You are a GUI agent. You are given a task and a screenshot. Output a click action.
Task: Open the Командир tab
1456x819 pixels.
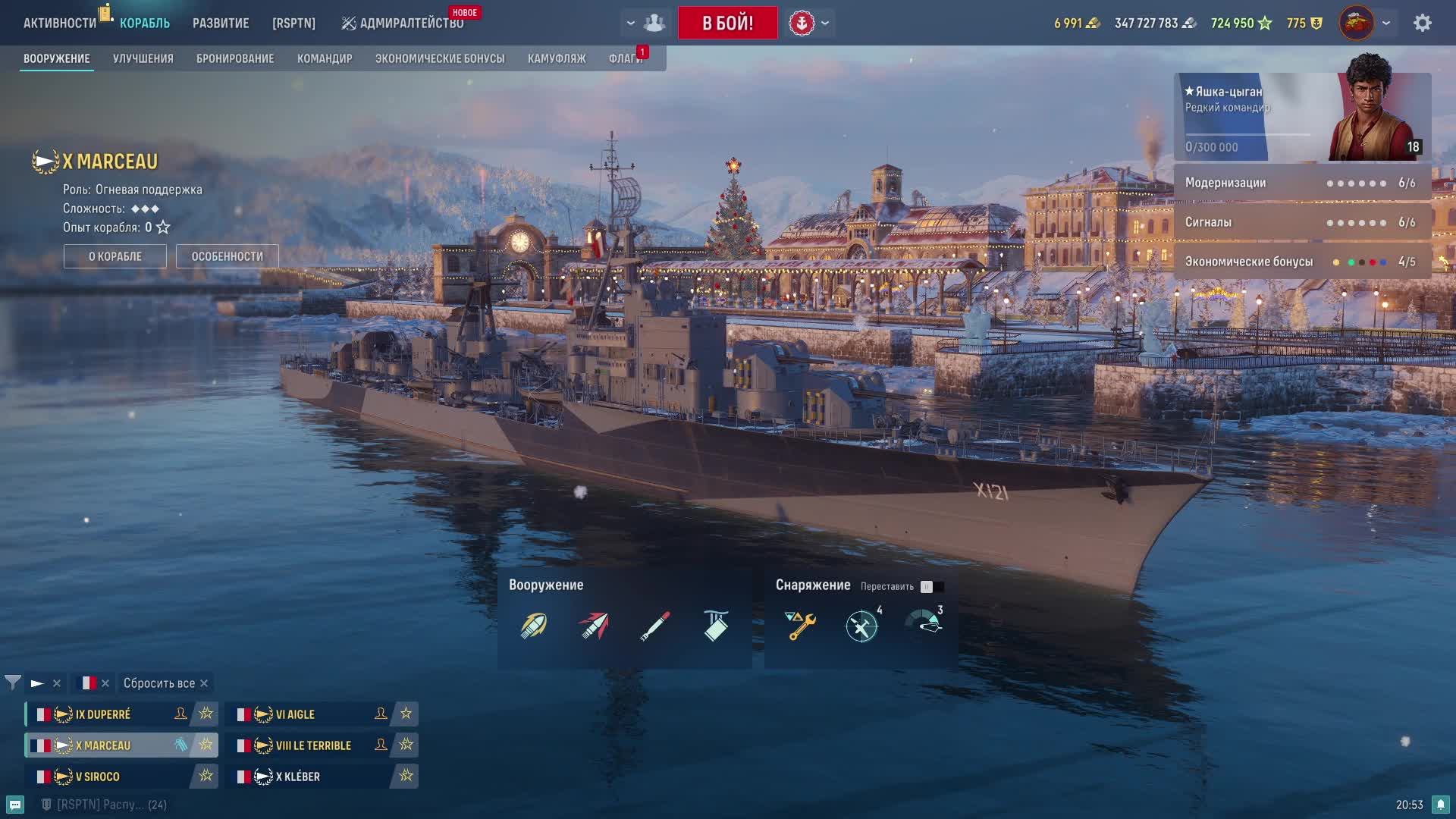click(x=325, y=58)
